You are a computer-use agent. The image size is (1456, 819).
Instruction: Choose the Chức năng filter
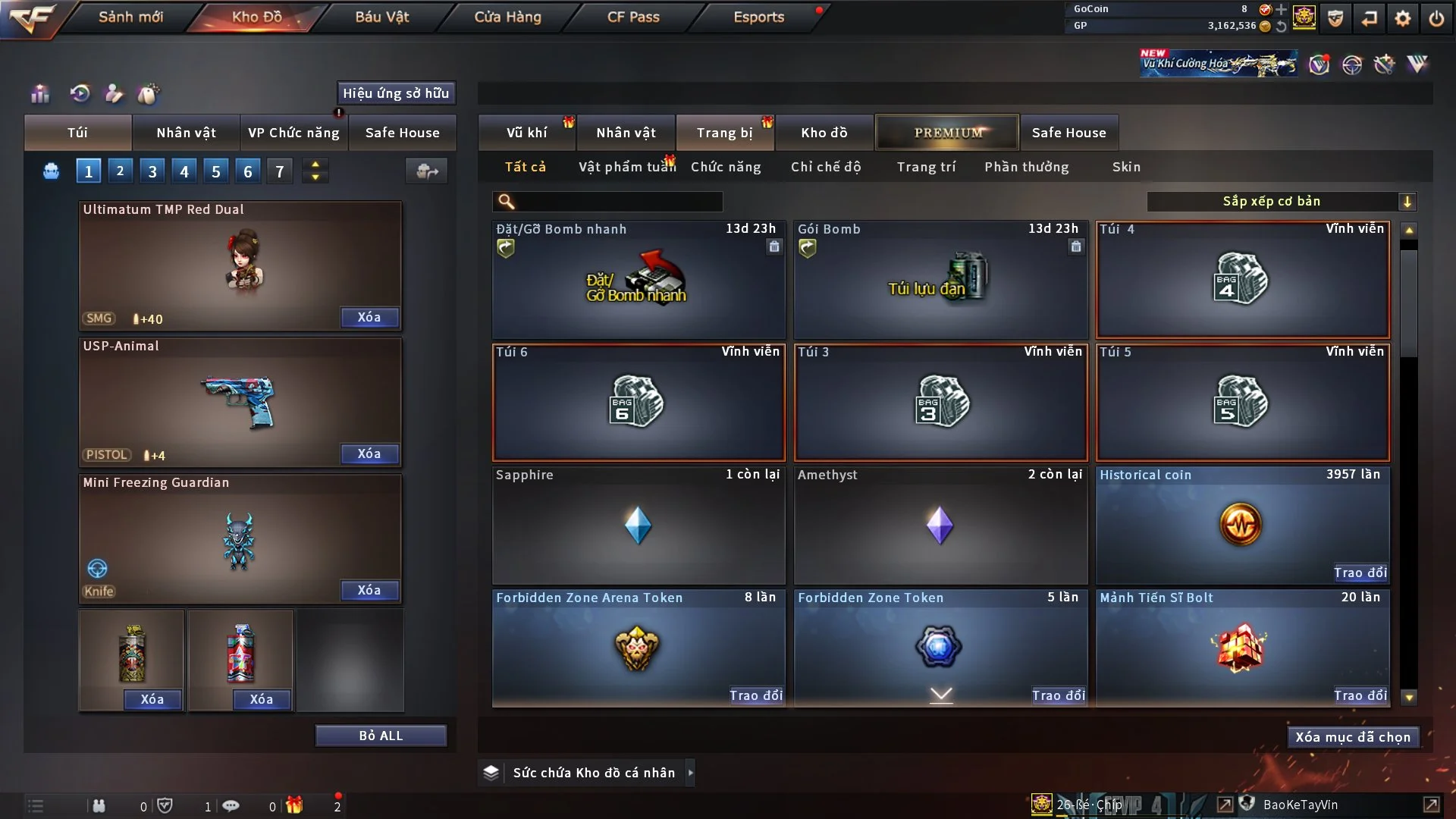(726, 167)
